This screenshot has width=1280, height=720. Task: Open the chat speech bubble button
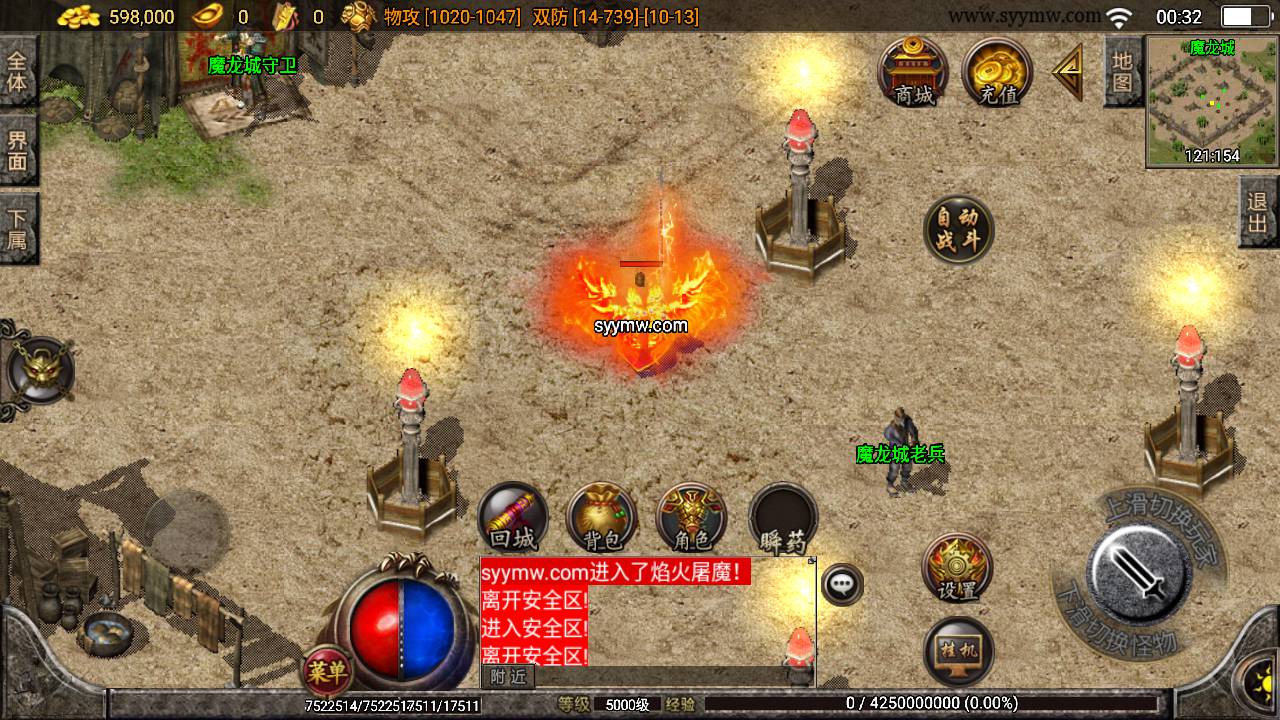click(x=843, y=584)
